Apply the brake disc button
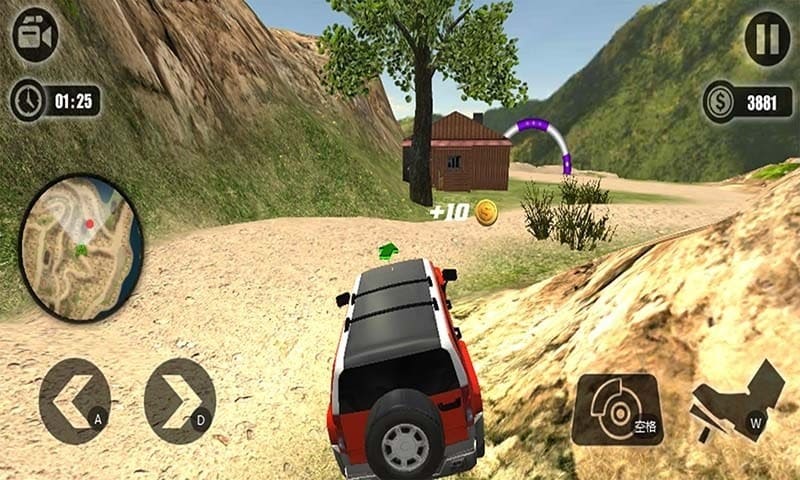 click(617, 409)
